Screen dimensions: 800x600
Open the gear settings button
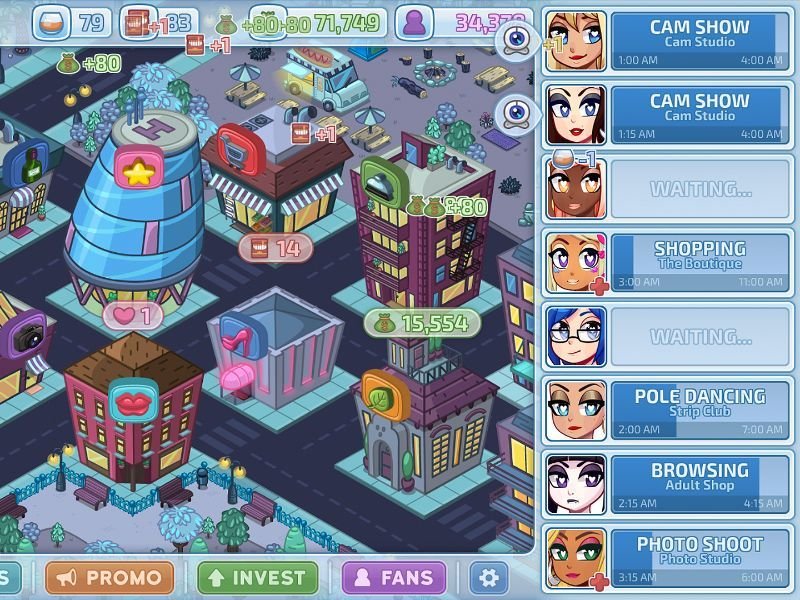(x=488, y=577)
